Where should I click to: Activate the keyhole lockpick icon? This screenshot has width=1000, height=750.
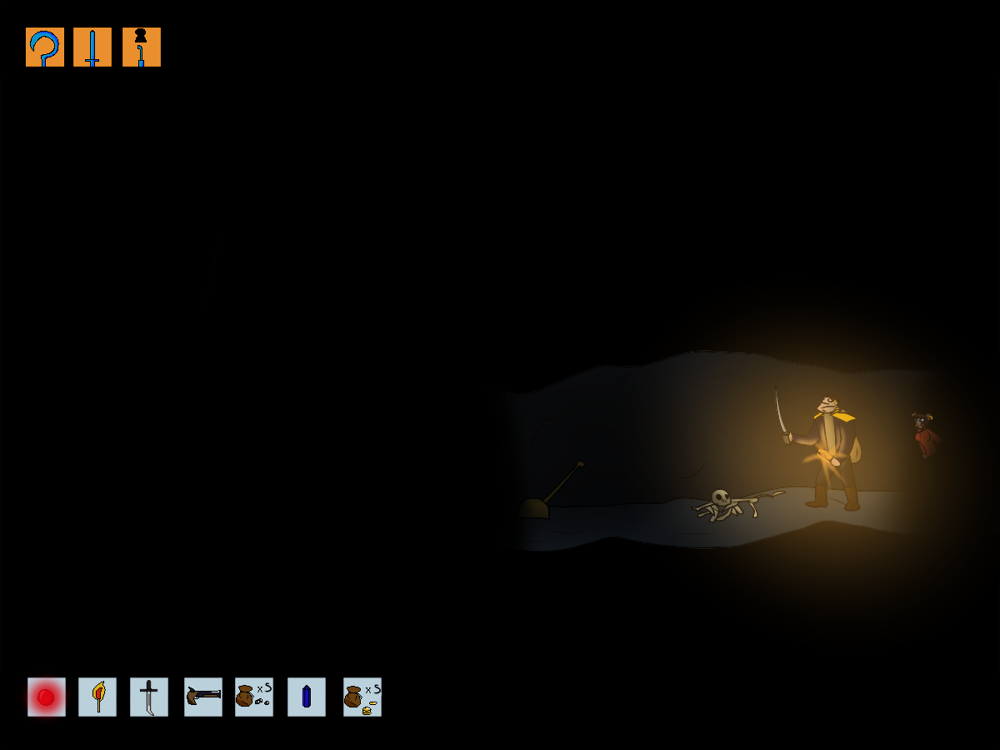(x=141, y=47)
